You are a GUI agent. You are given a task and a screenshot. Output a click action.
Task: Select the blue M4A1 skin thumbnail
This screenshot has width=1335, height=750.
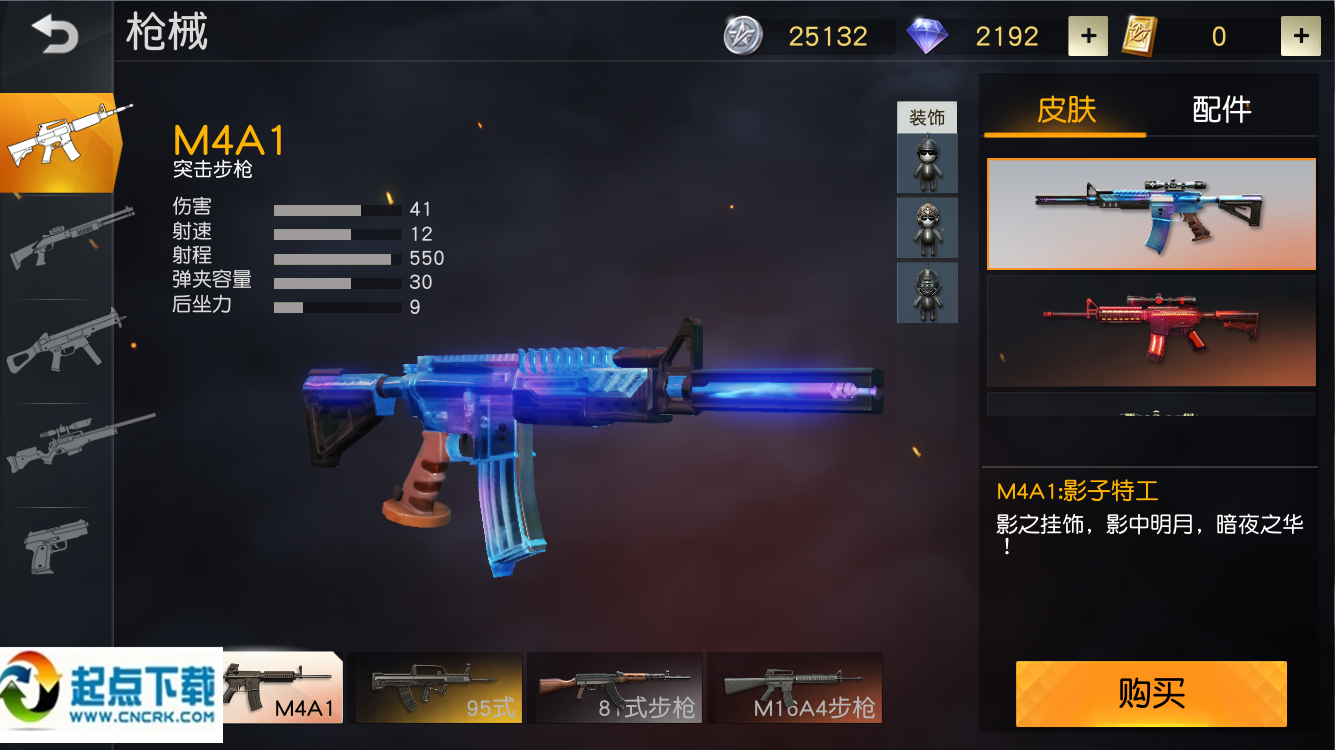click(1151, 214)
